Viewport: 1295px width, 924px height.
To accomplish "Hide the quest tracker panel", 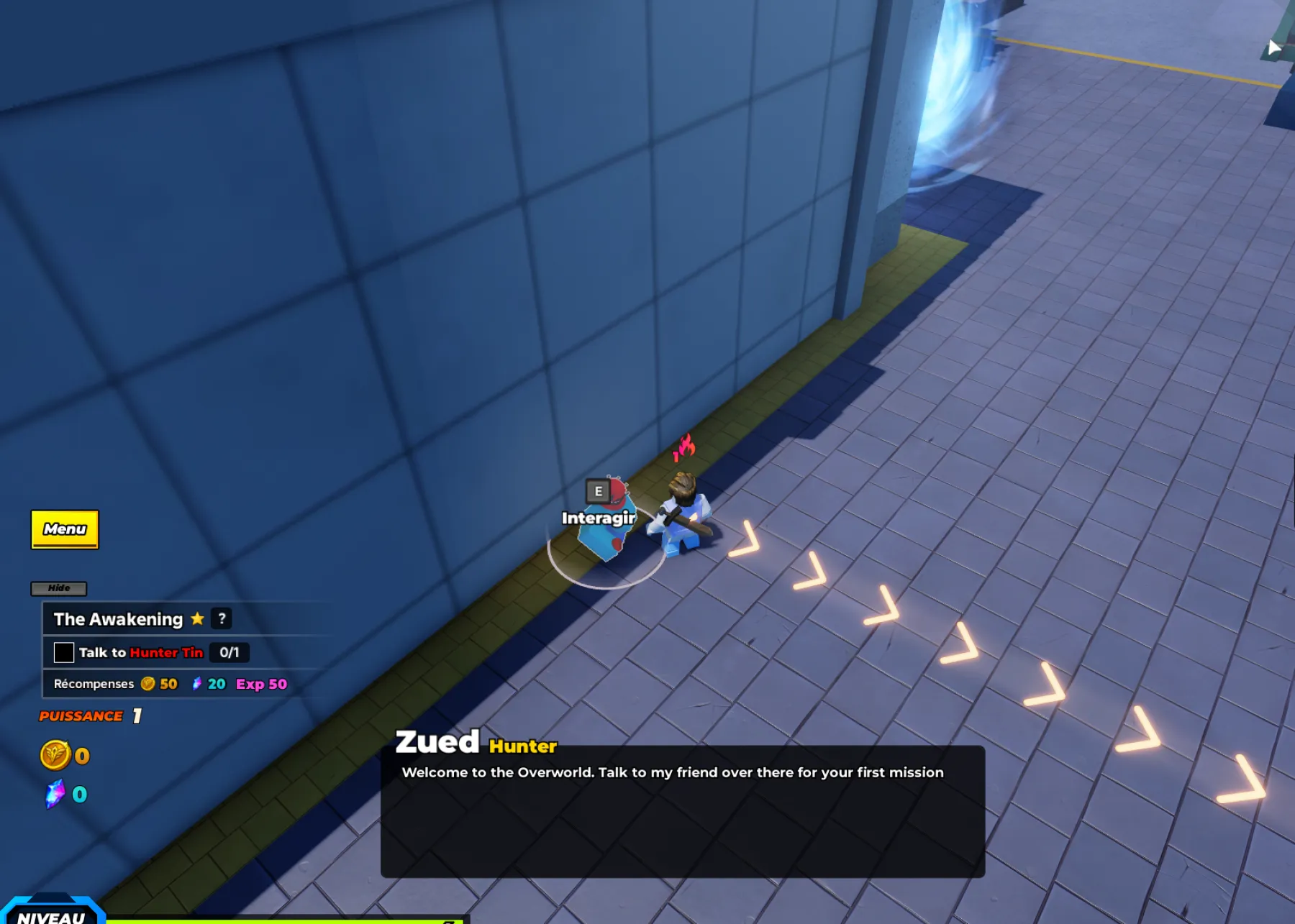I will [60, 588].
